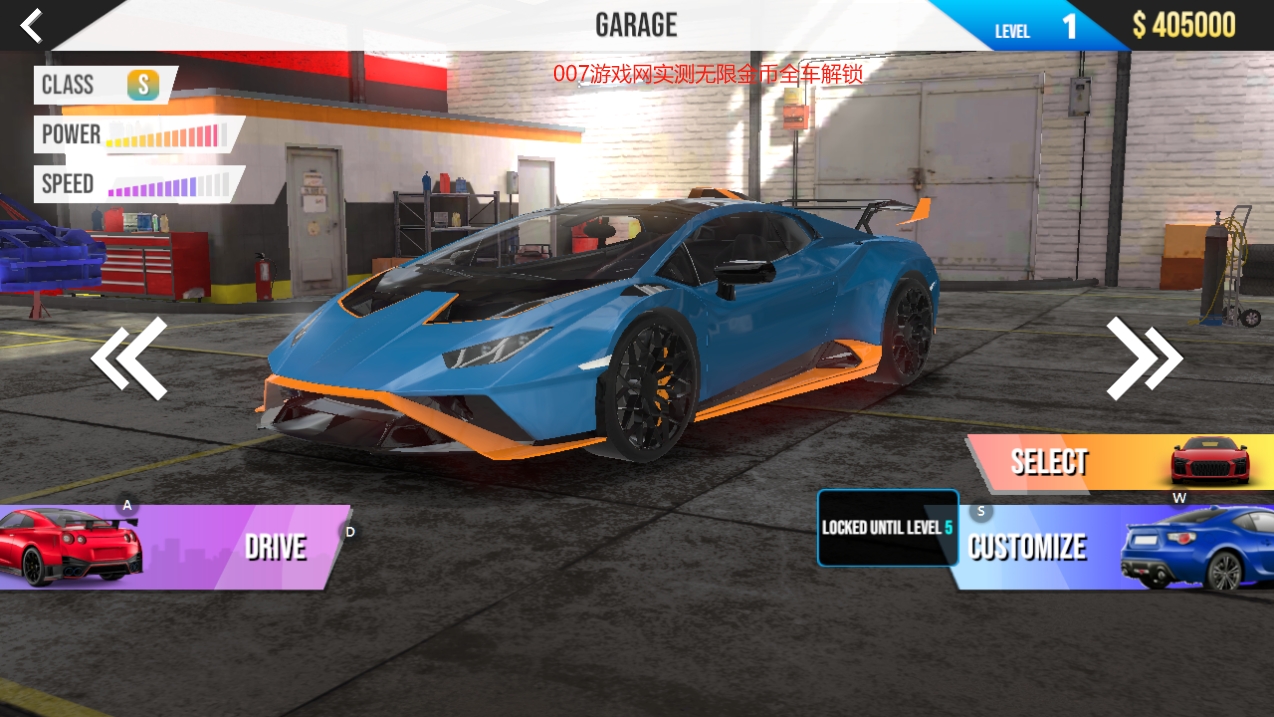1274x717 pixels.
Task: Show the previous car with the left chevrons
Action: (129, 358)
